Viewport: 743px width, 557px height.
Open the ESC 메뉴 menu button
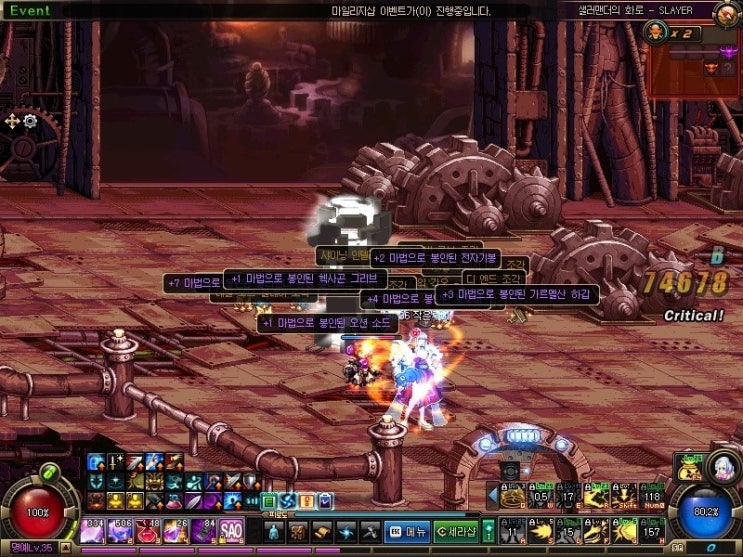[x=409, y=530]
